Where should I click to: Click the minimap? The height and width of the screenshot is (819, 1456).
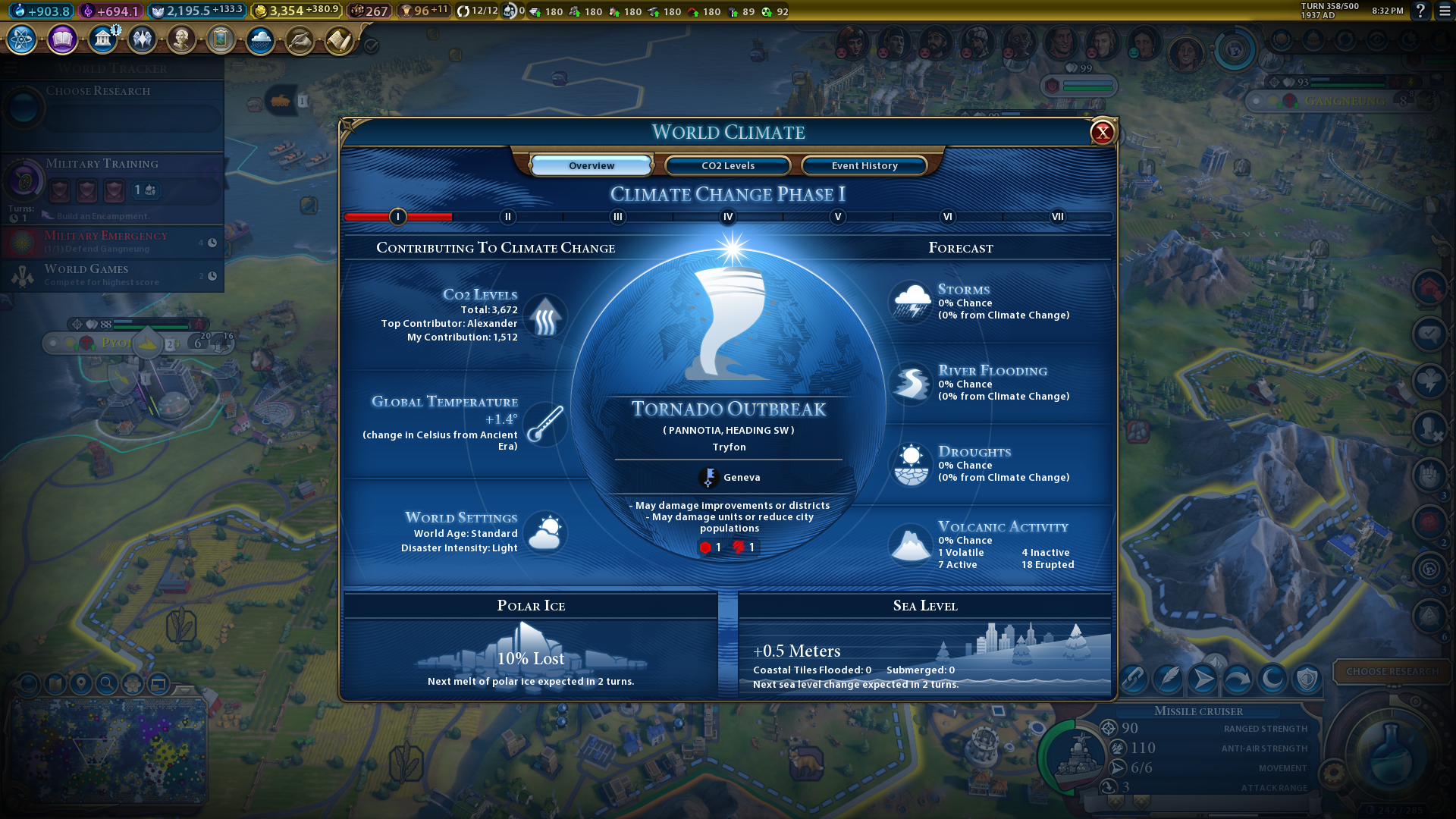pyautogui.click(x=106, y=751)
